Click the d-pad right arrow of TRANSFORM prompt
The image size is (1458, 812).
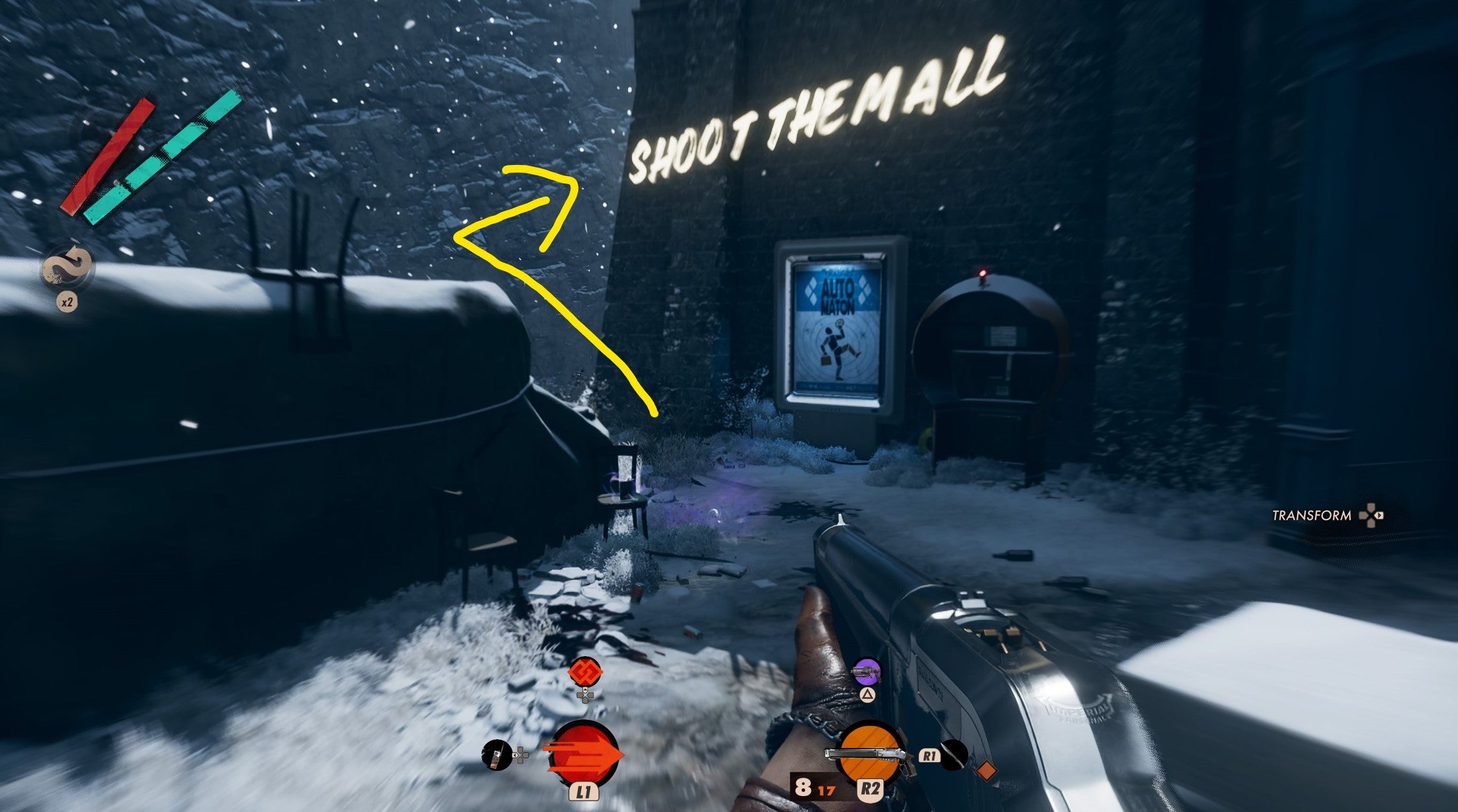(x=1379, y=515)
